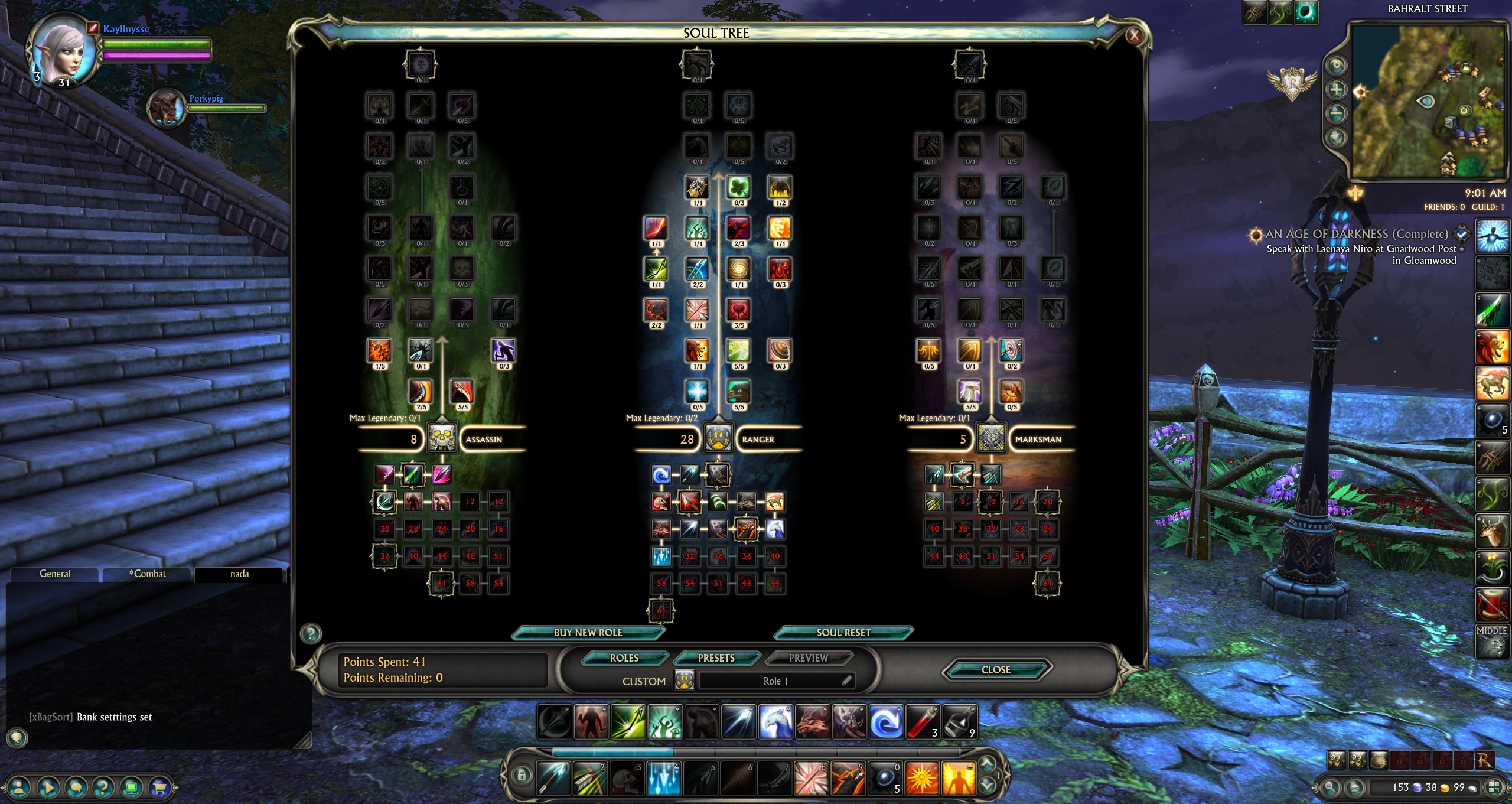The height and width of the screenshot is (804, 1512).
Task: Open the Roles list
Action: (624, 657)
